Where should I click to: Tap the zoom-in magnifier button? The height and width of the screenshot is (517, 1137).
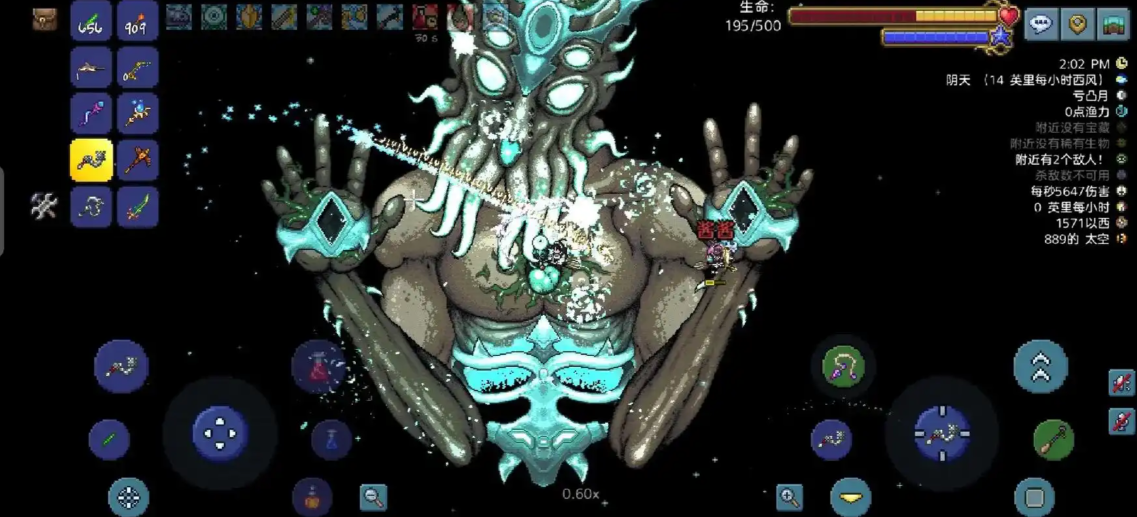tap(789, 496)
